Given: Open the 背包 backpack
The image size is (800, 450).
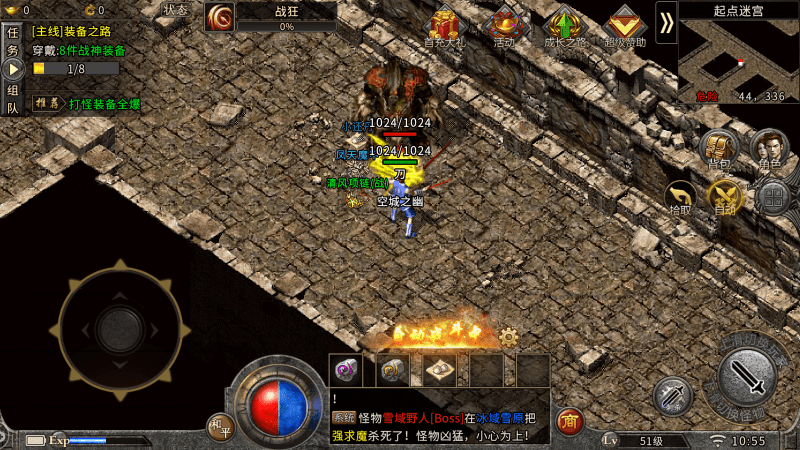Looking at the screenshot, I should coord(717,149).
